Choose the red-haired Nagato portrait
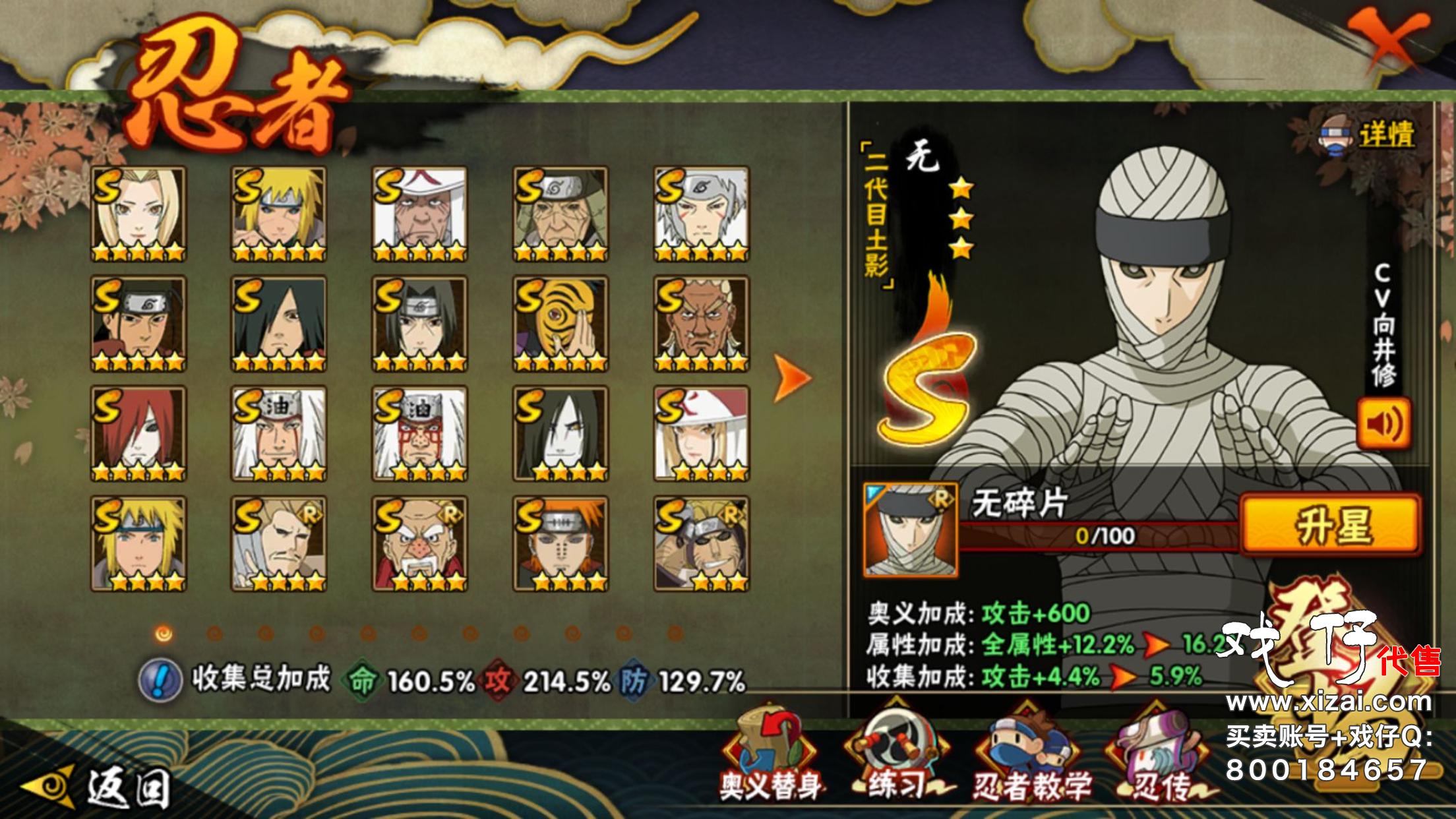 [x=138, y=434]
